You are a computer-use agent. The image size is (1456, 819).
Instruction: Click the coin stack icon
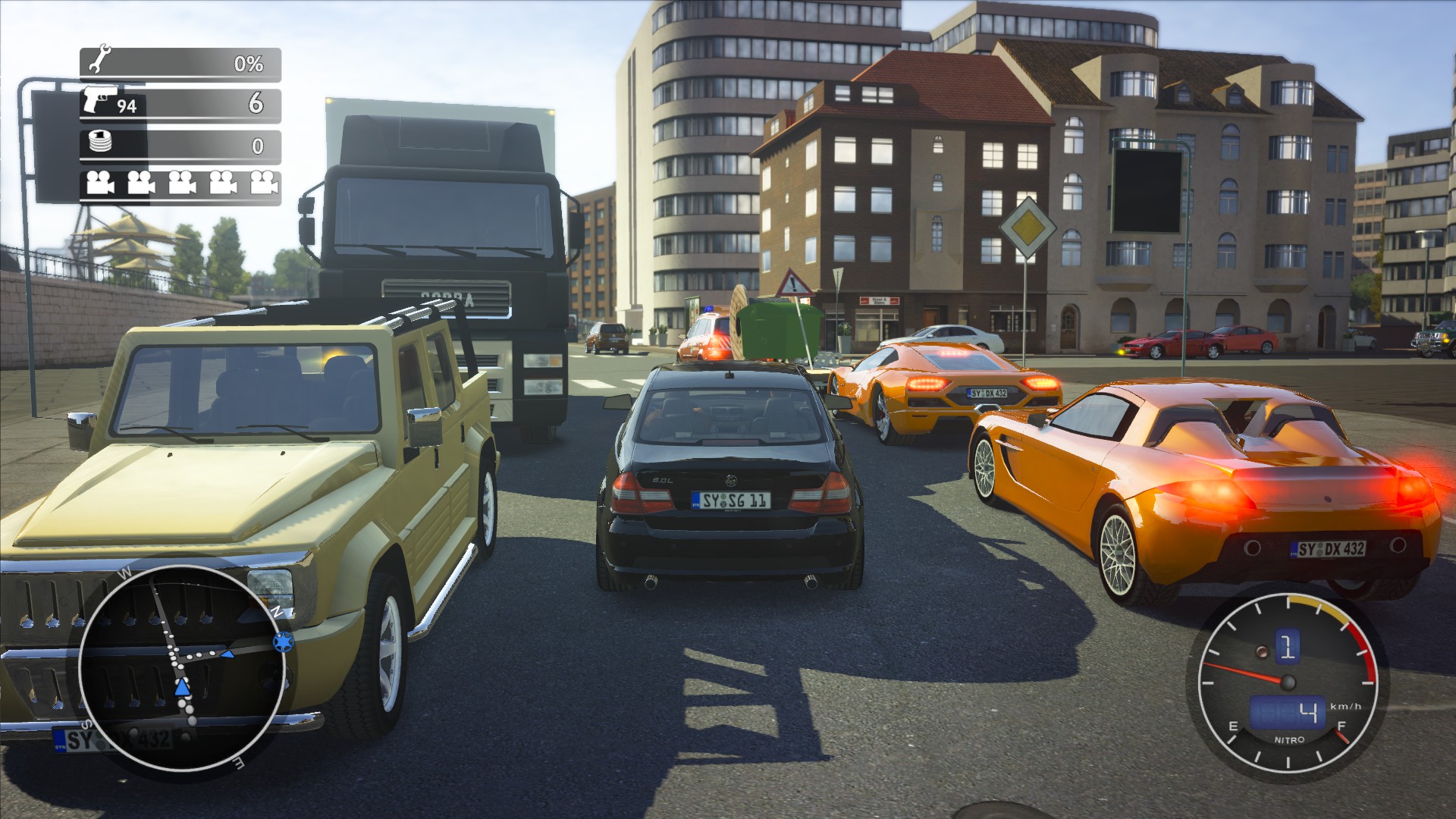[x=100, y=142]
